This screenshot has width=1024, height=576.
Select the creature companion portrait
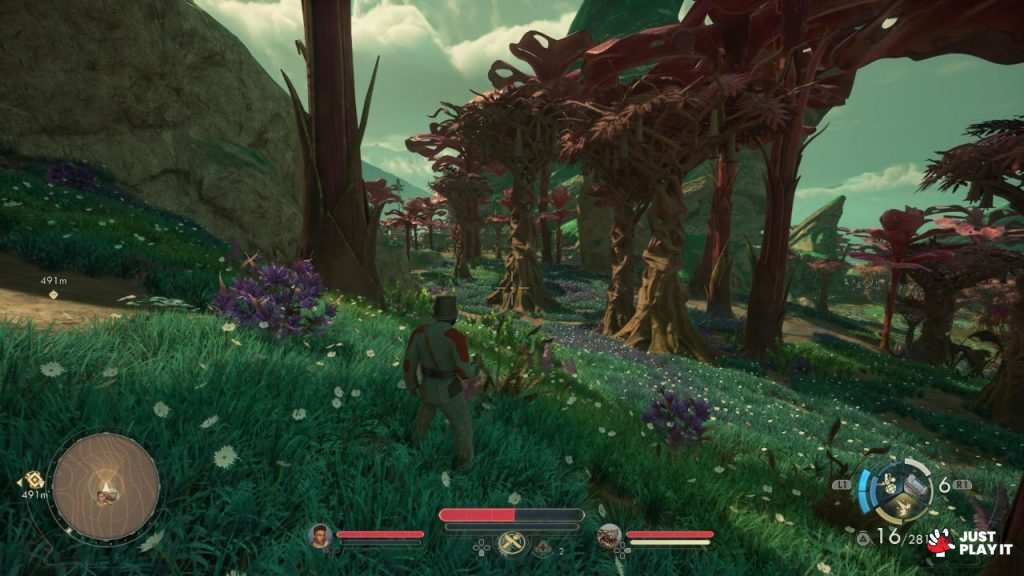(609, 536)
